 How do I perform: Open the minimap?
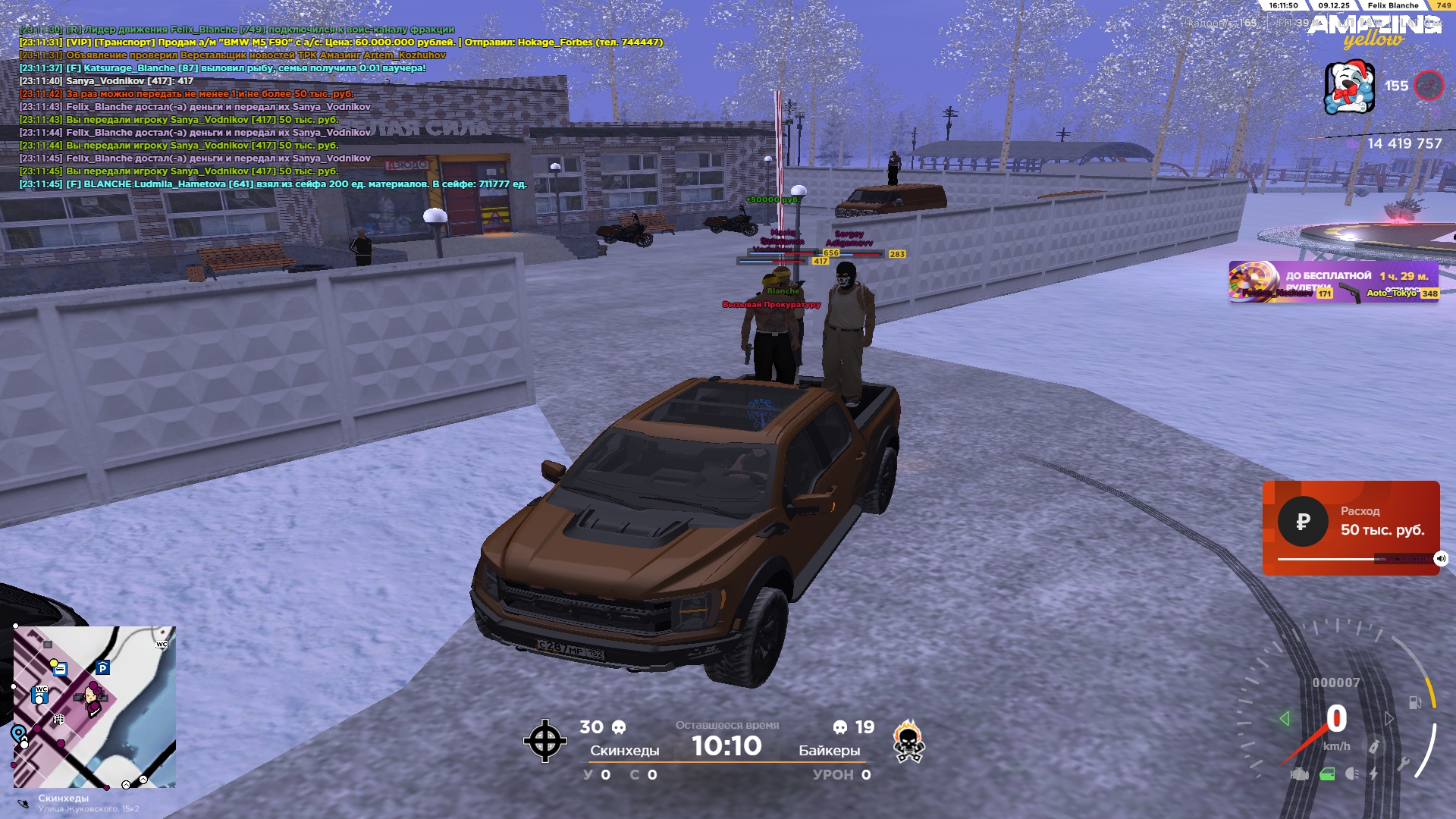pyautogui.click(x=94, y=707)
